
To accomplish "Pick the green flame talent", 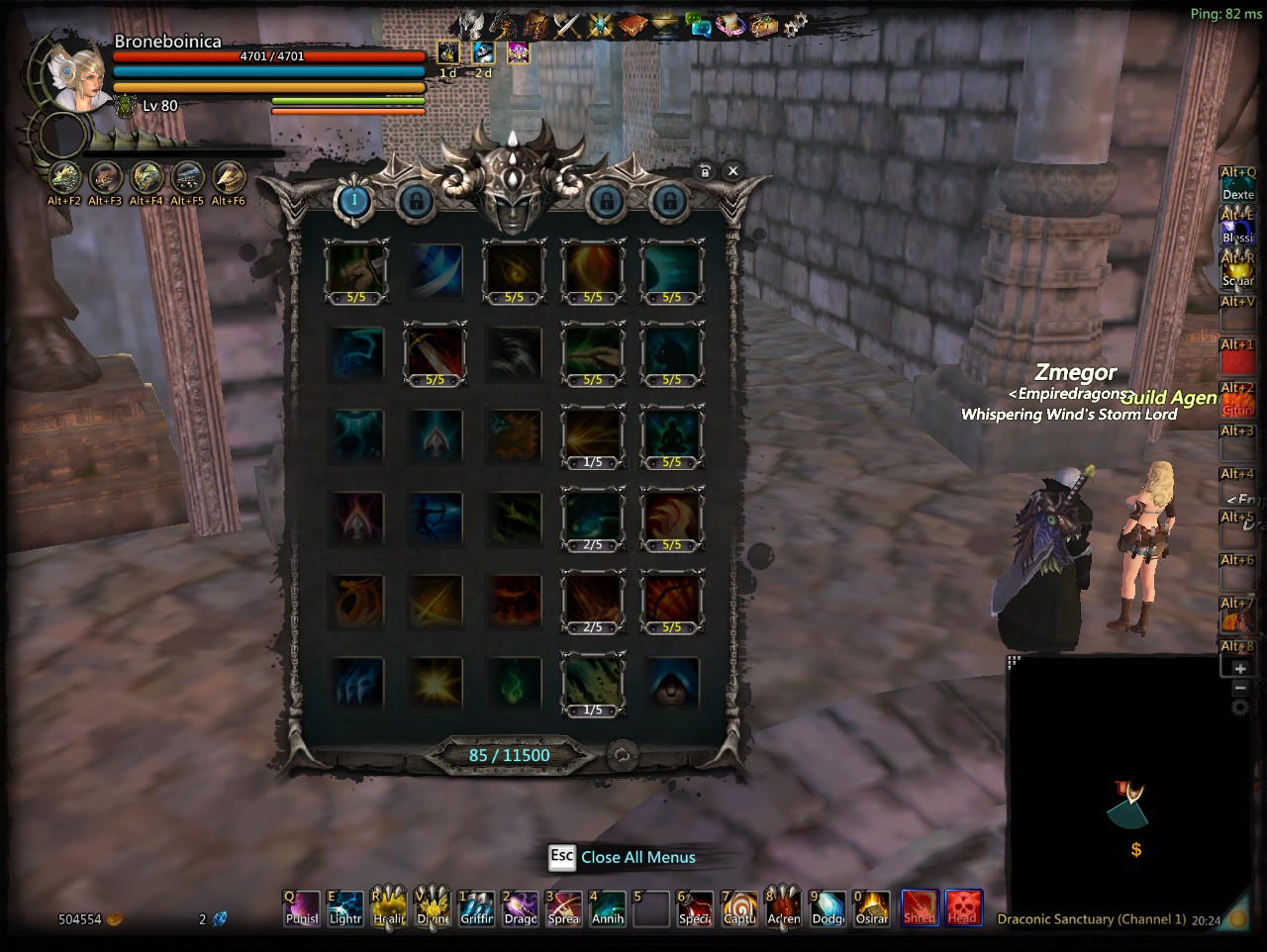I will click(x=514, y=684).
